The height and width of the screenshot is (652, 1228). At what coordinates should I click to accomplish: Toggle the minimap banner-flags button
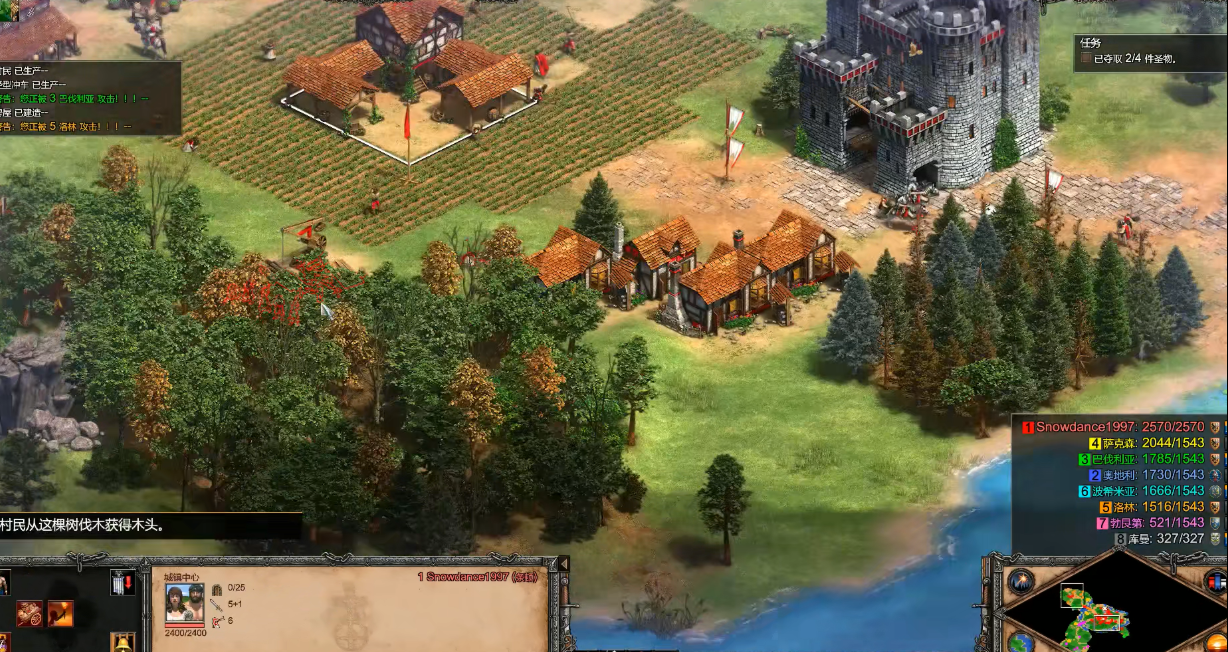(x=1215, y=582)
